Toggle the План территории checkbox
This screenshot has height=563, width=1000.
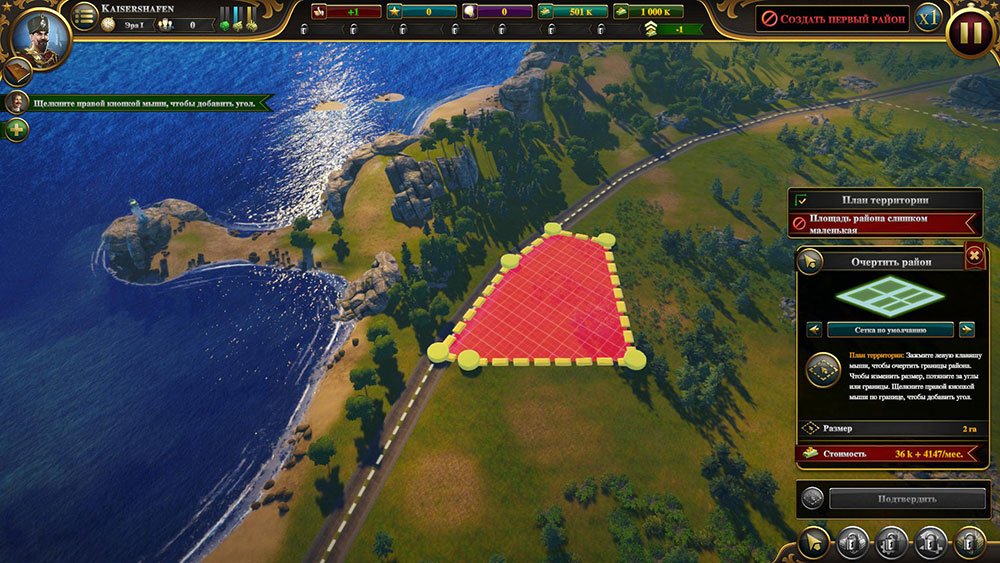coord(801,200)
